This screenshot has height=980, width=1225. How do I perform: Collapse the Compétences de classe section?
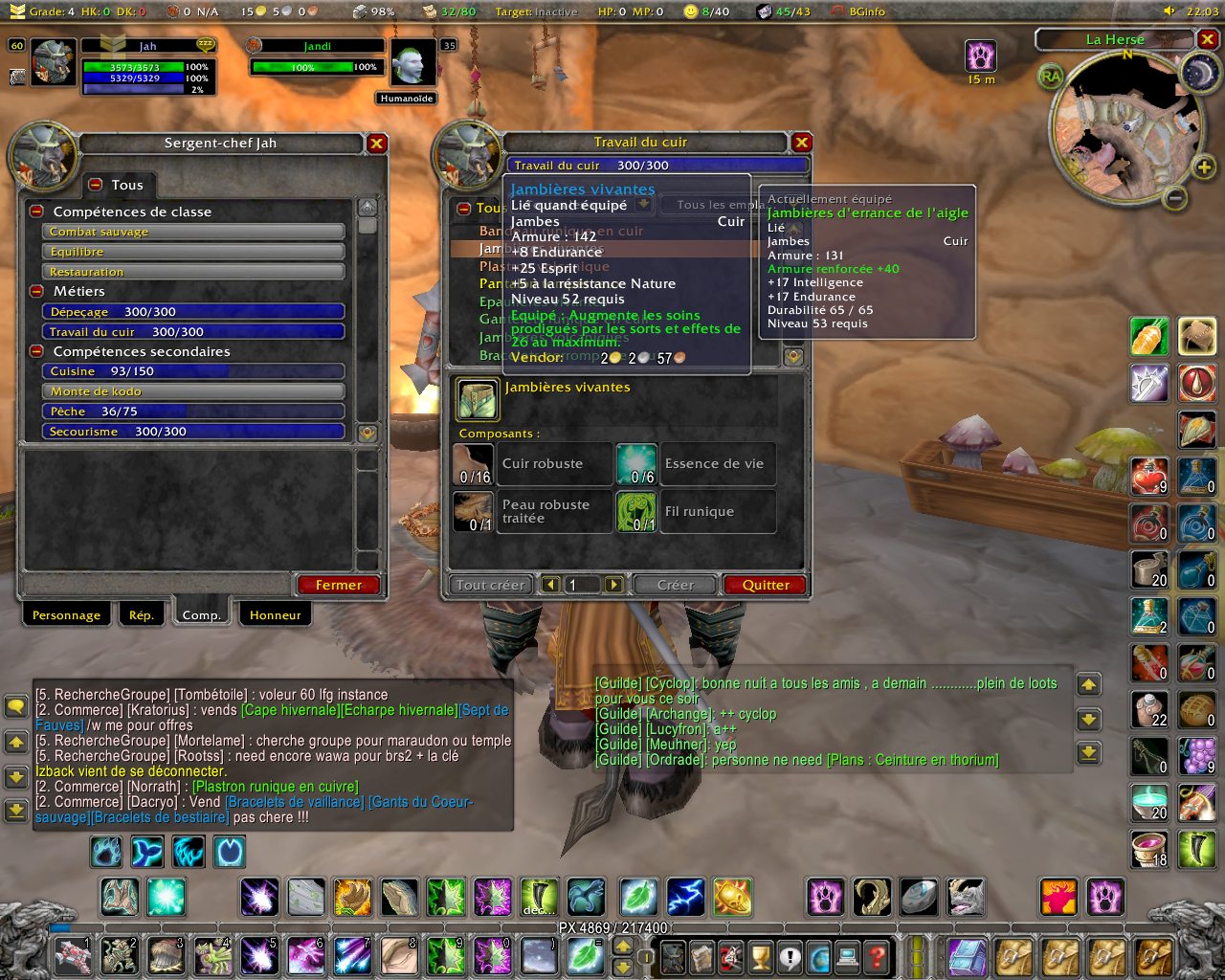(x=36, y=212)
